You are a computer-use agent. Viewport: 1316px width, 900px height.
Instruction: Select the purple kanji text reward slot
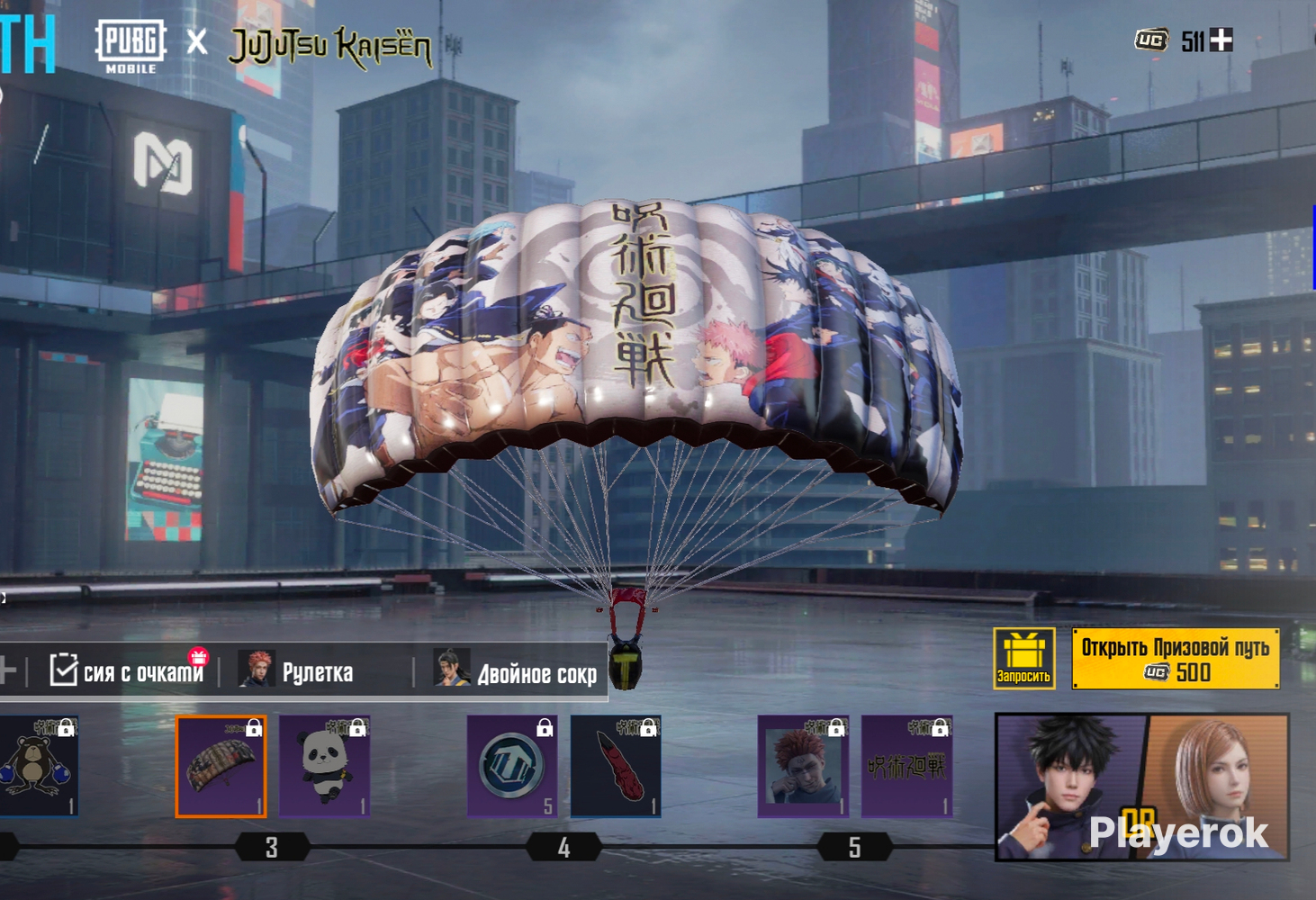pos(907,767)
